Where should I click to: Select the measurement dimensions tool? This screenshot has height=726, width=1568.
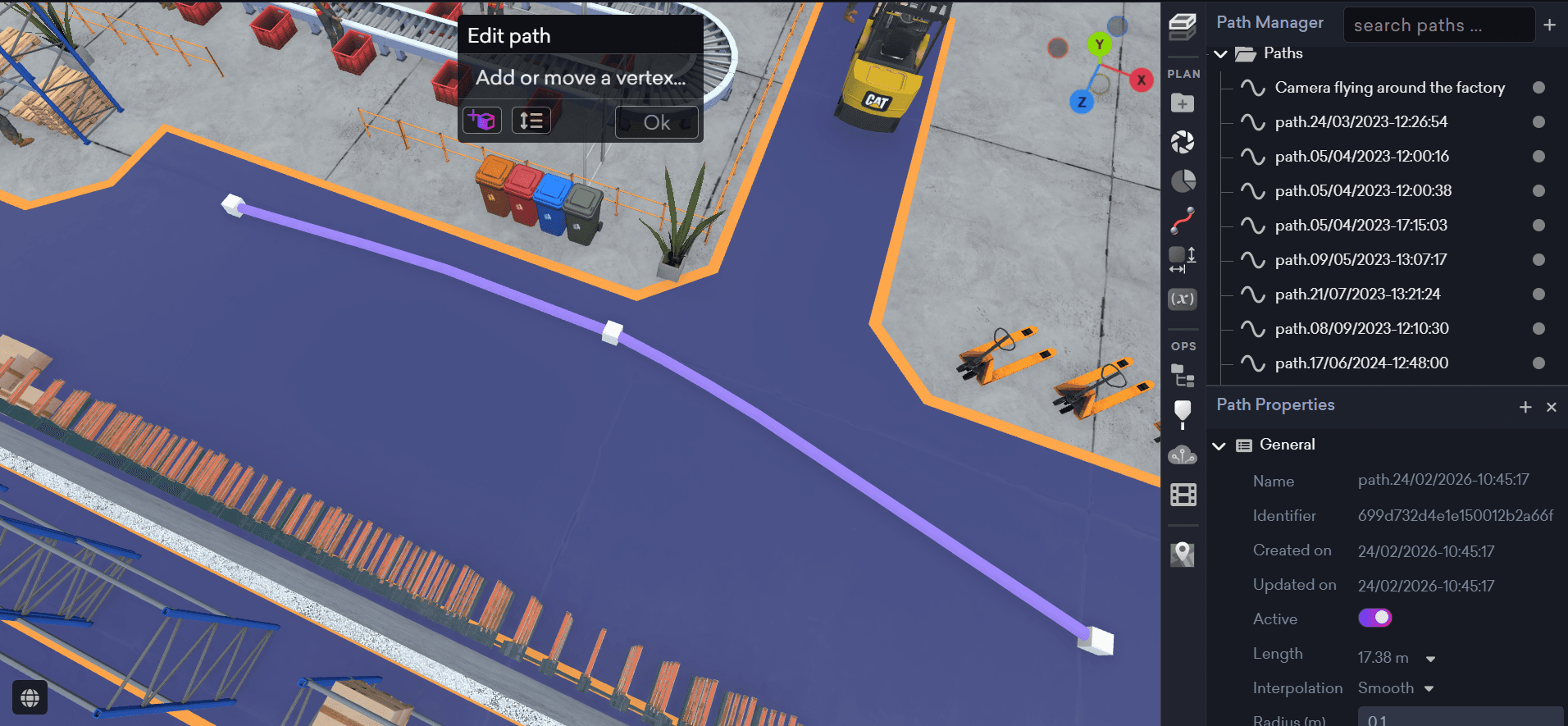click(1183, 257)
